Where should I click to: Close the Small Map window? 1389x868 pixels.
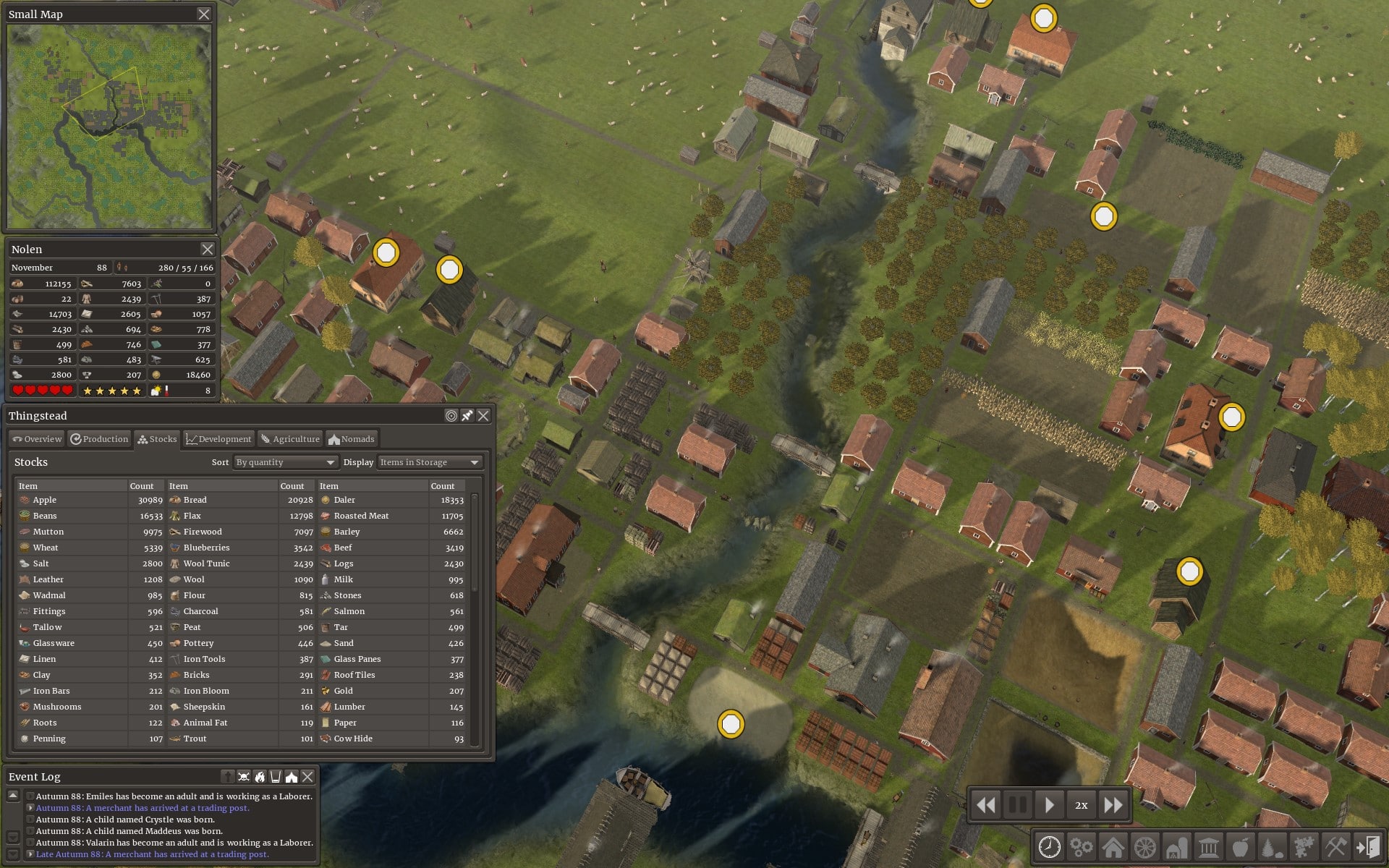click(204, 14)
